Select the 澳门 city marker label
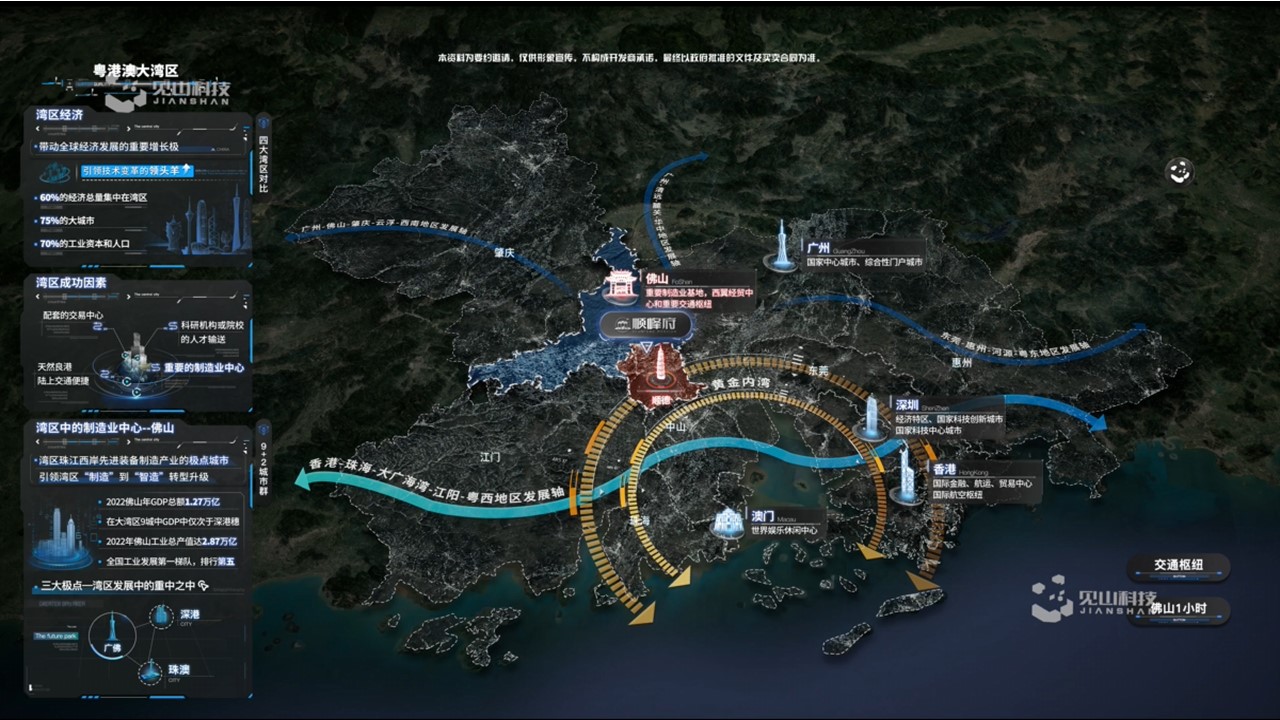 pos(762,516)
